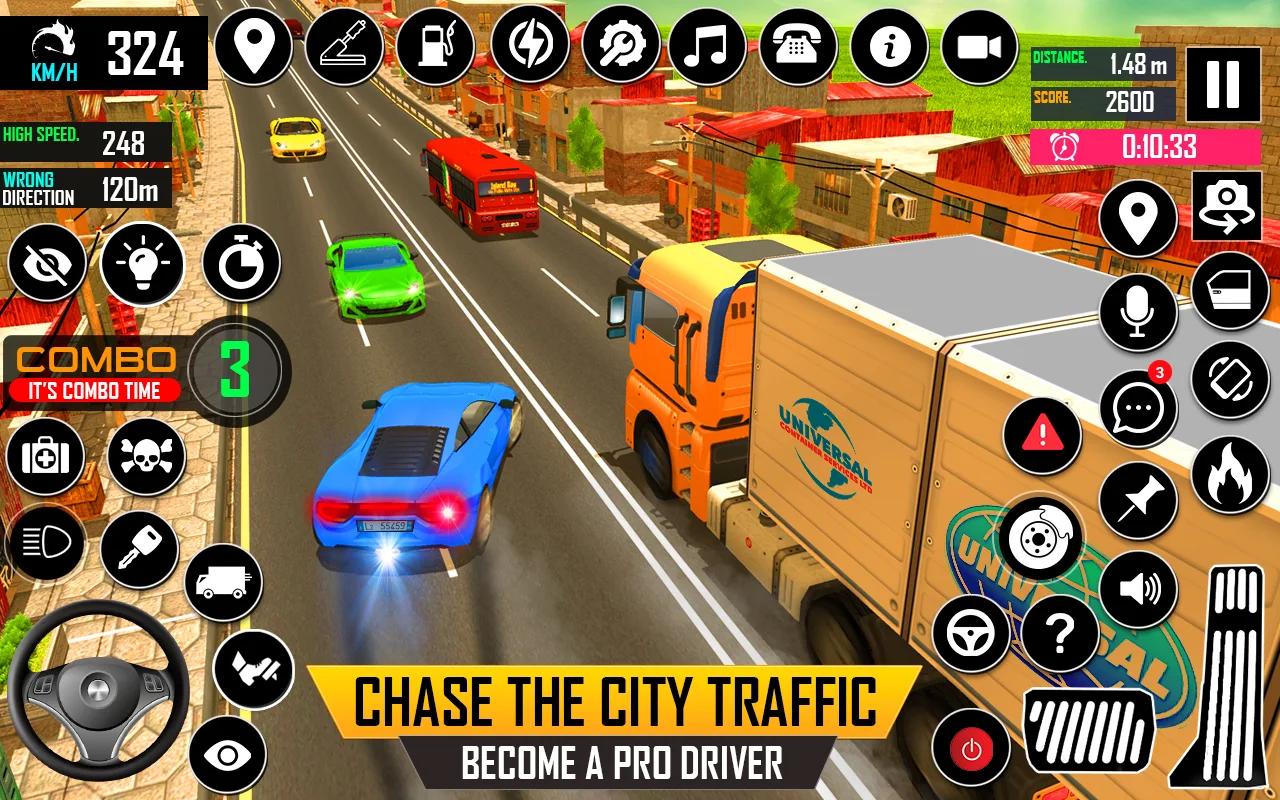Screen dimensions: 1280x800
Task: Open the wrench settings icon
Action: (622, 45)
